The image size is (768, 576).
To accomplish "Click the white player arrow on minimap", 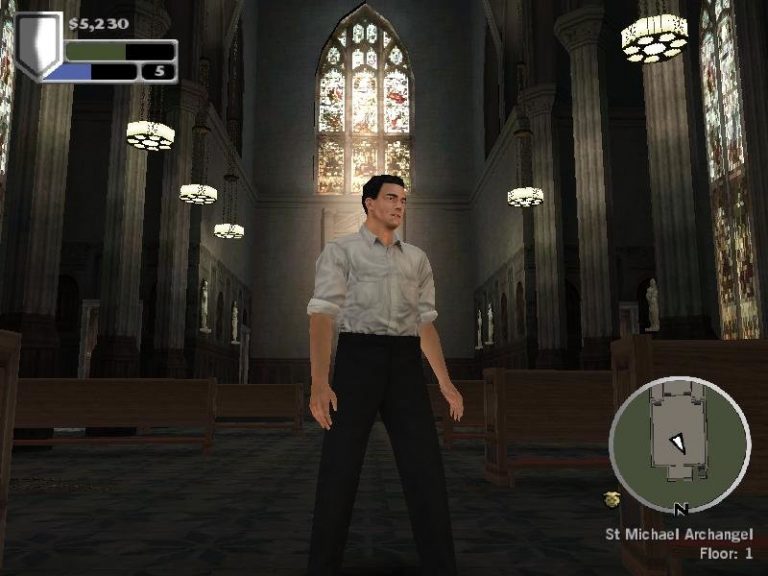I will (679, 441).
